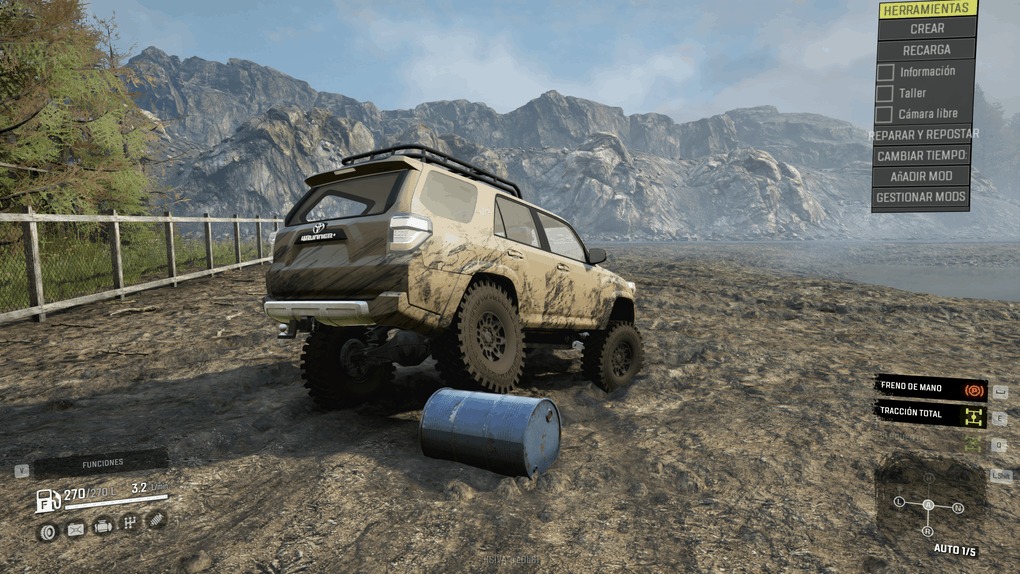Click the engine status icon
The height and width of the screenshot is (574, 1020).
click(x=103, y=526)
